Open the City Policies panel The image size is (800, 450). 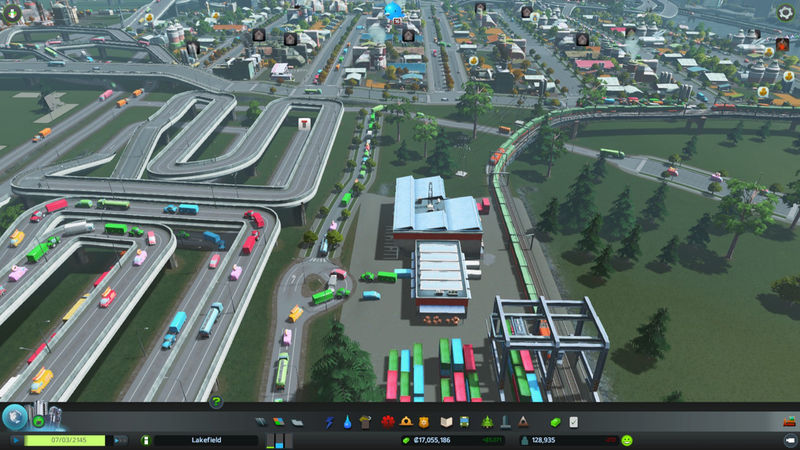pyautogui.click(x=574, y=421)
